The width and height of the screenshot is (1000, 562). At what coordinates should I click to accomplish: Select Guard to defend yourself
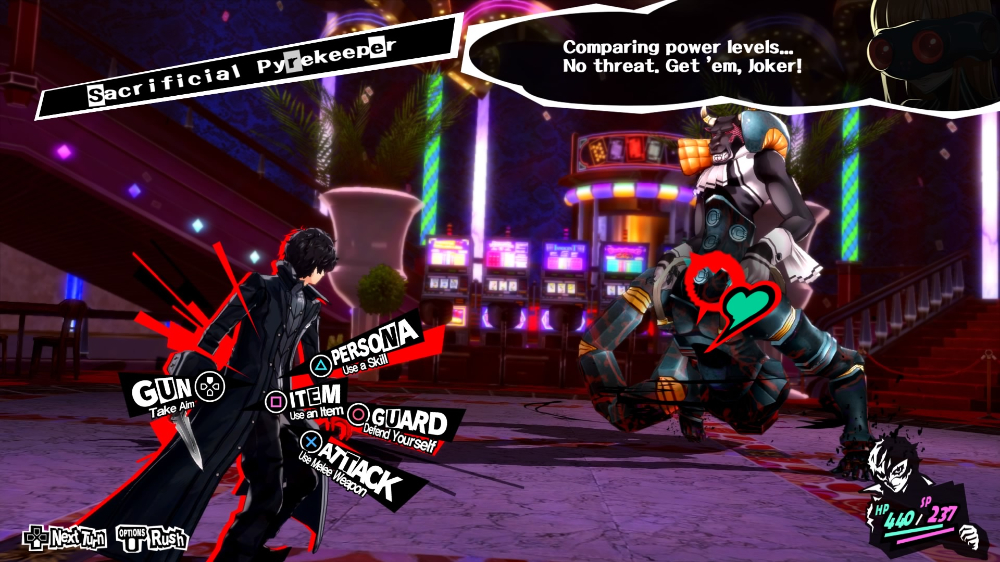[405, 423]
